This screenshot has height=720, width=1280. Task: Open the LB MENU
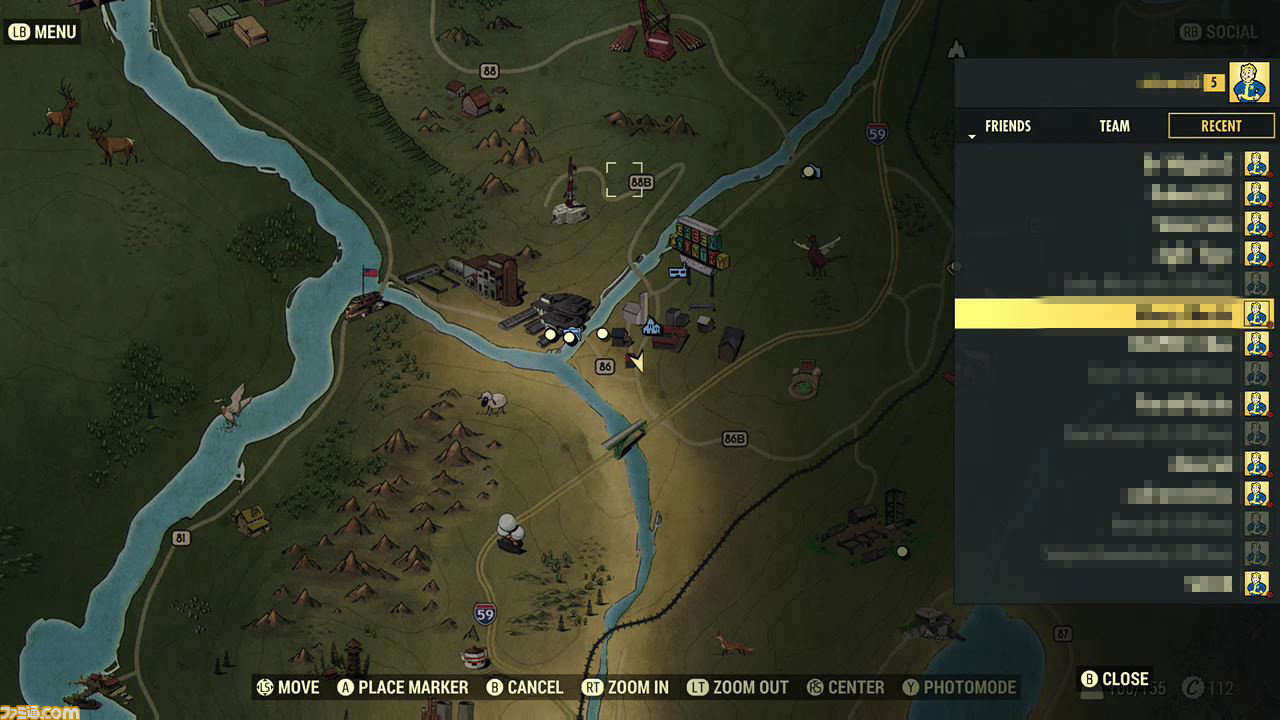pos(41,31)
